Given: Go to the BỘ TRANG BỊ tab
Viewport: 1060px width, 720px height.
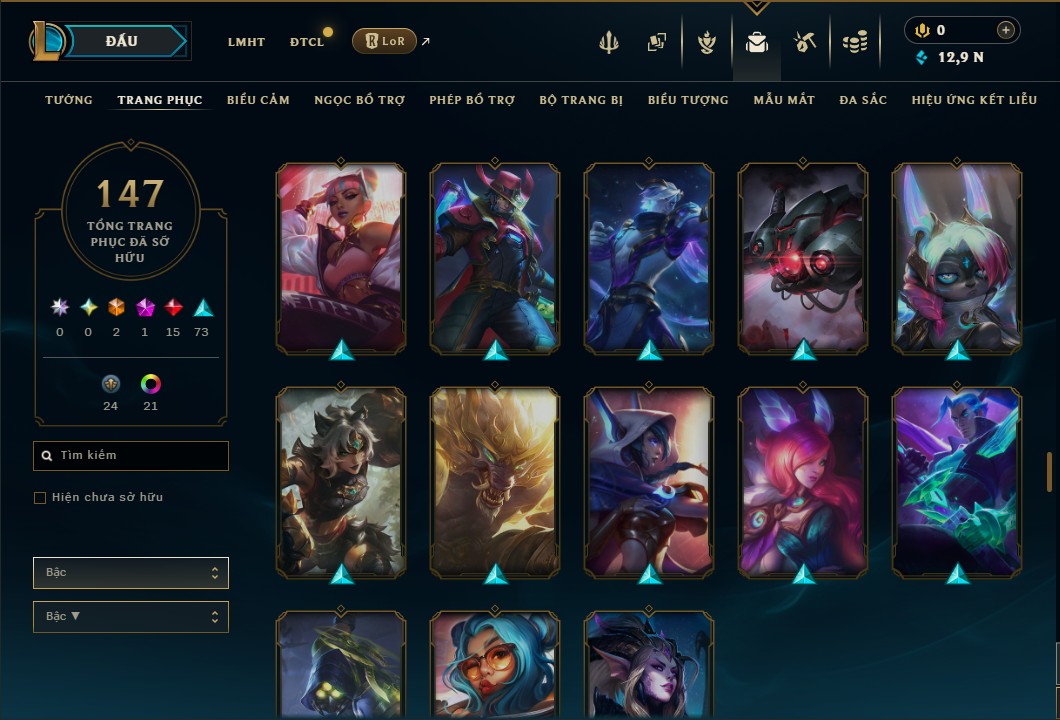Looking at the screenshot, I should pyautogui.click(x=581, y=100).
